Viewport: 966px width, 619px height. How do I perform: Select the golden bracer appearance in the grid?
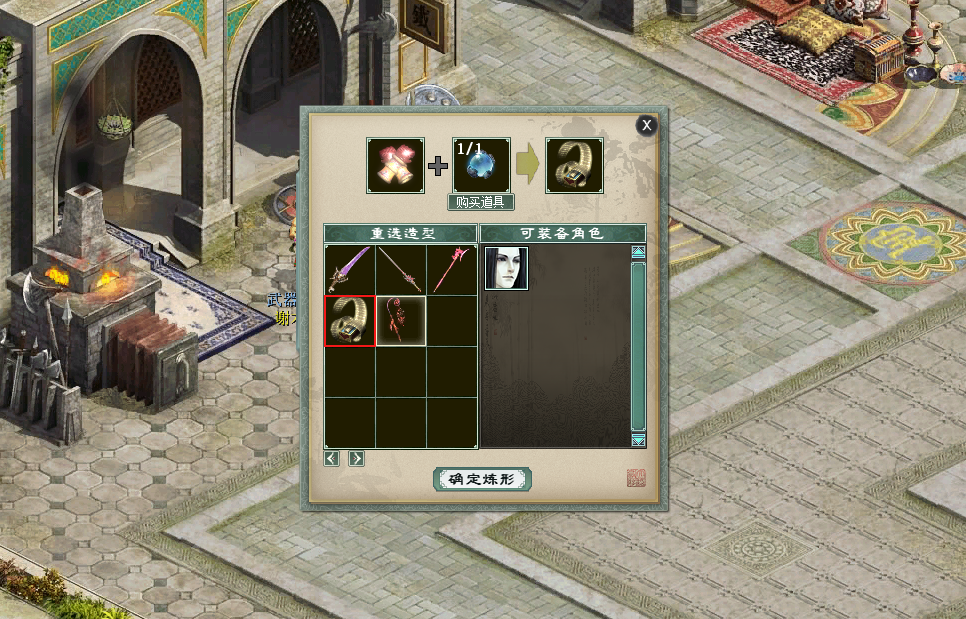[x=349, y=321]
